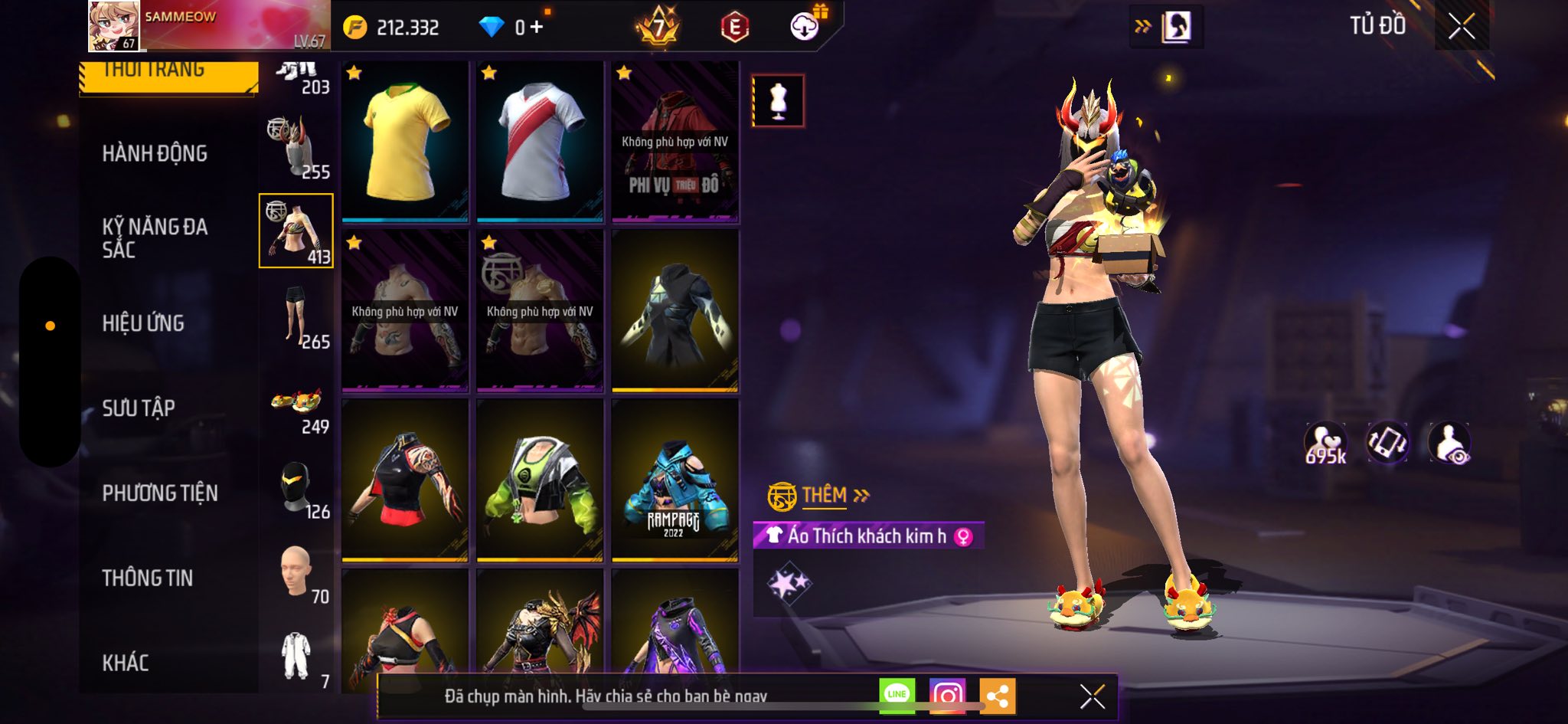
Task: Switch to KỸ NĂNG ĐA SẮC section
Action: [x=155, y=238]
